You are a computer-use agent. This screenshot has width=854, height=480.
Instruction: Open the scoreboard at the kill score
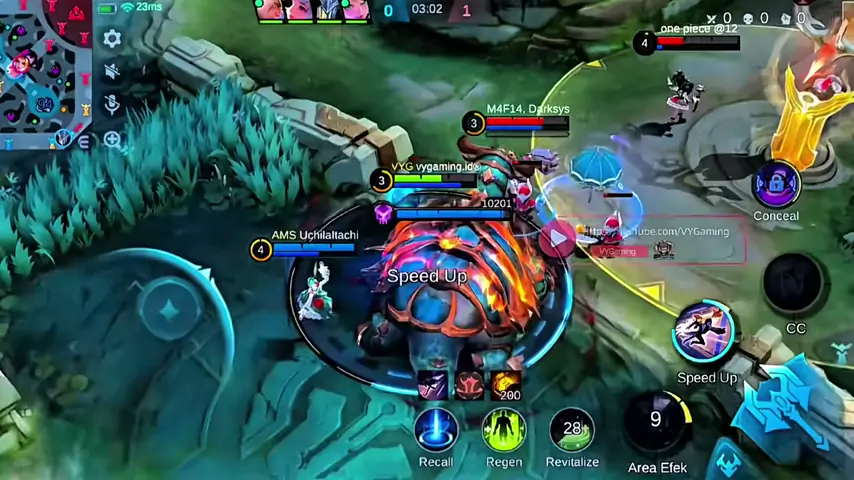point(427,11)
